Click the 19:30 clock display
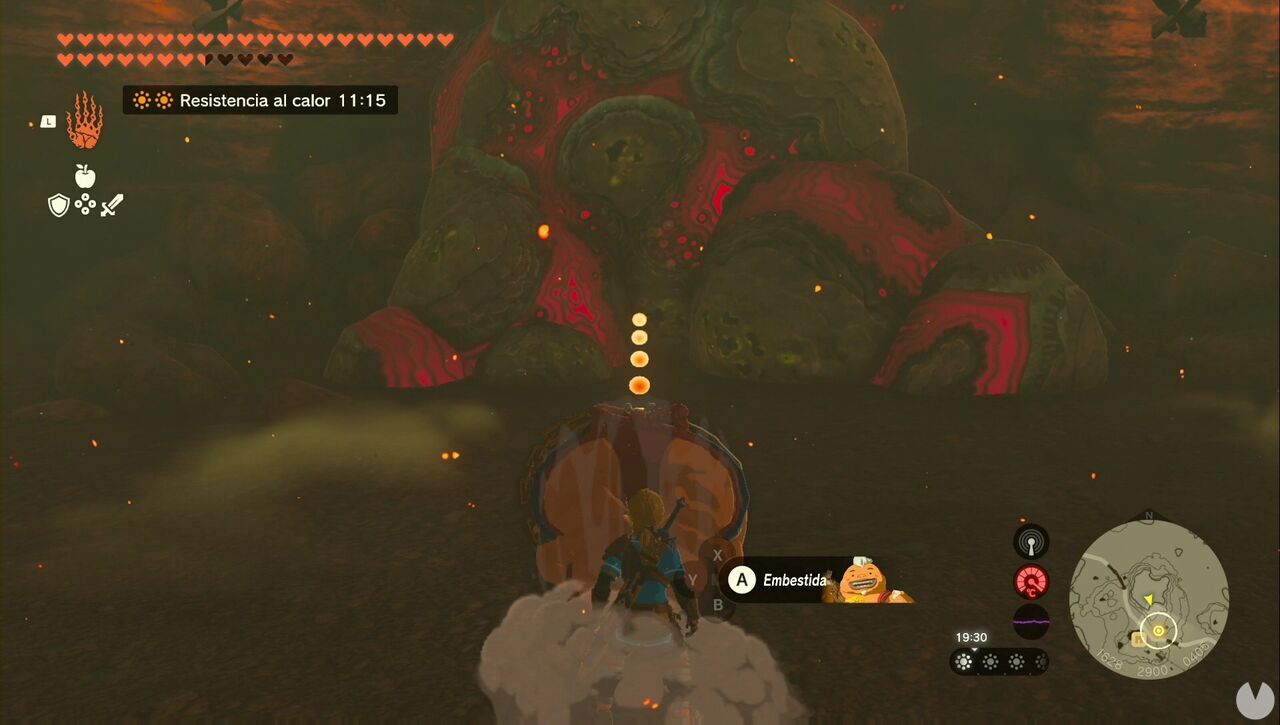Viewport: 1280px width, 725px height. 970,637
